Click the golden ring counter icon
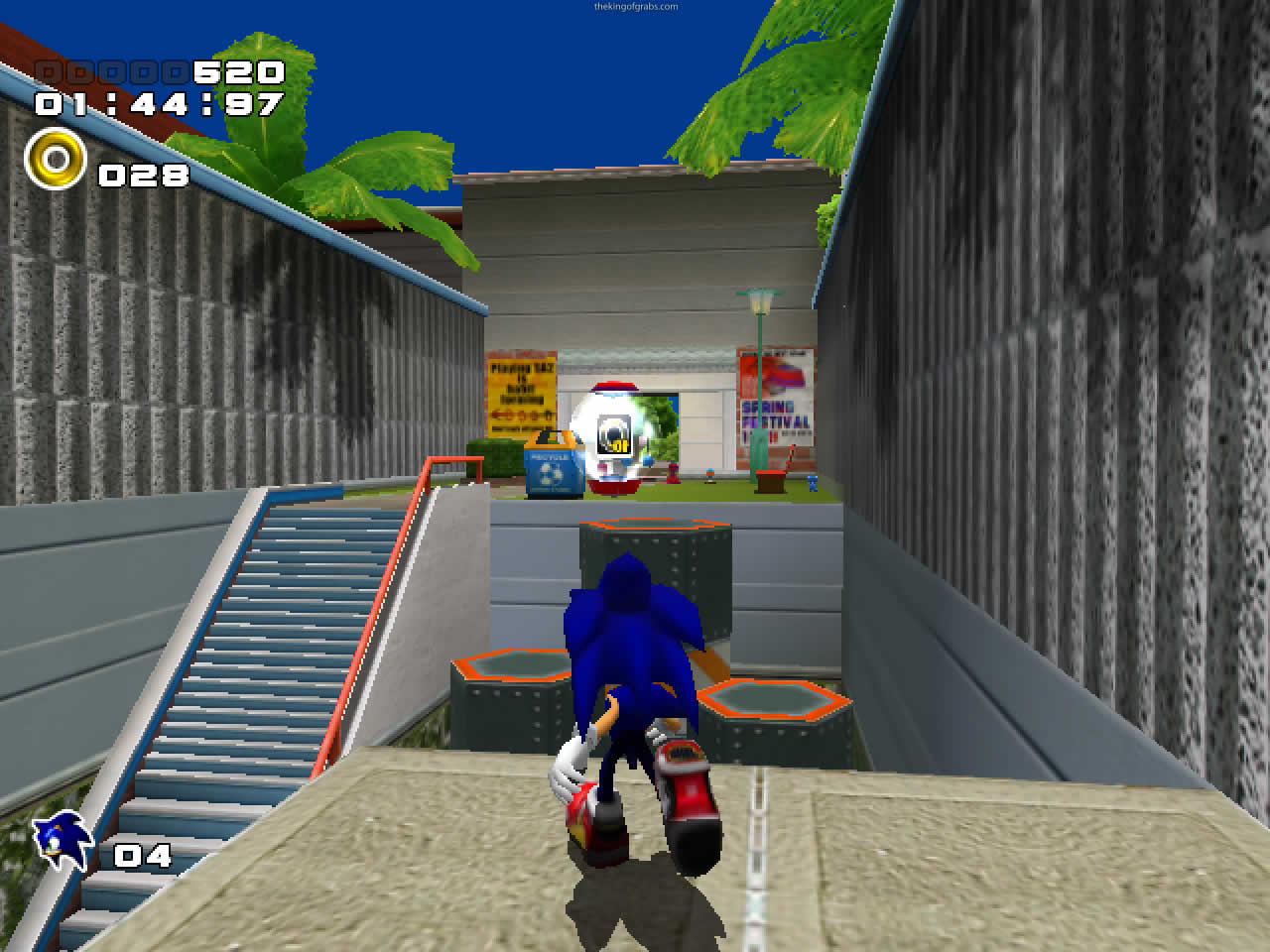Image resolution: width=1270 pixels, height=952 pixels. tap(55, 159)
